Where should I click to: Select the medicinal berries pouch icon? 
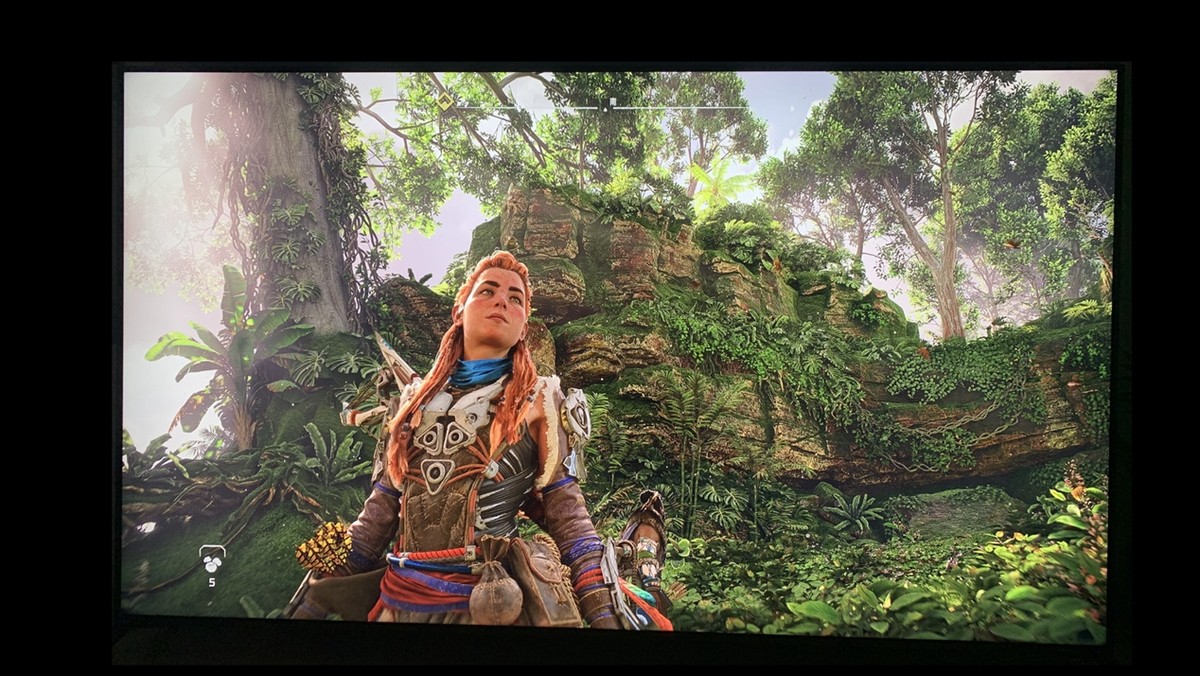point(211,559)
